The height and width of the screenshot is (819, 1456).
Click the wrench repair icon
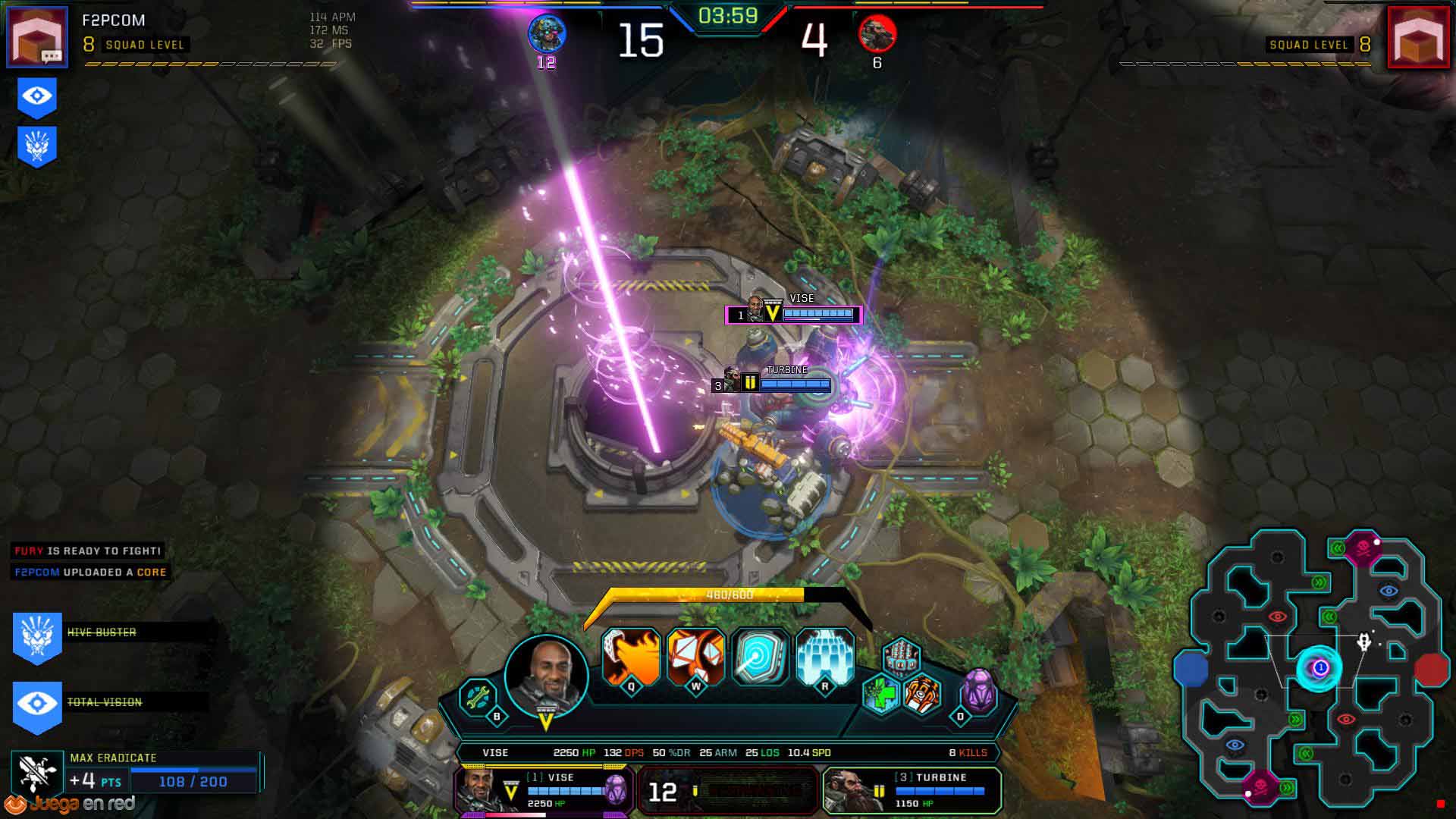point(479,697)
